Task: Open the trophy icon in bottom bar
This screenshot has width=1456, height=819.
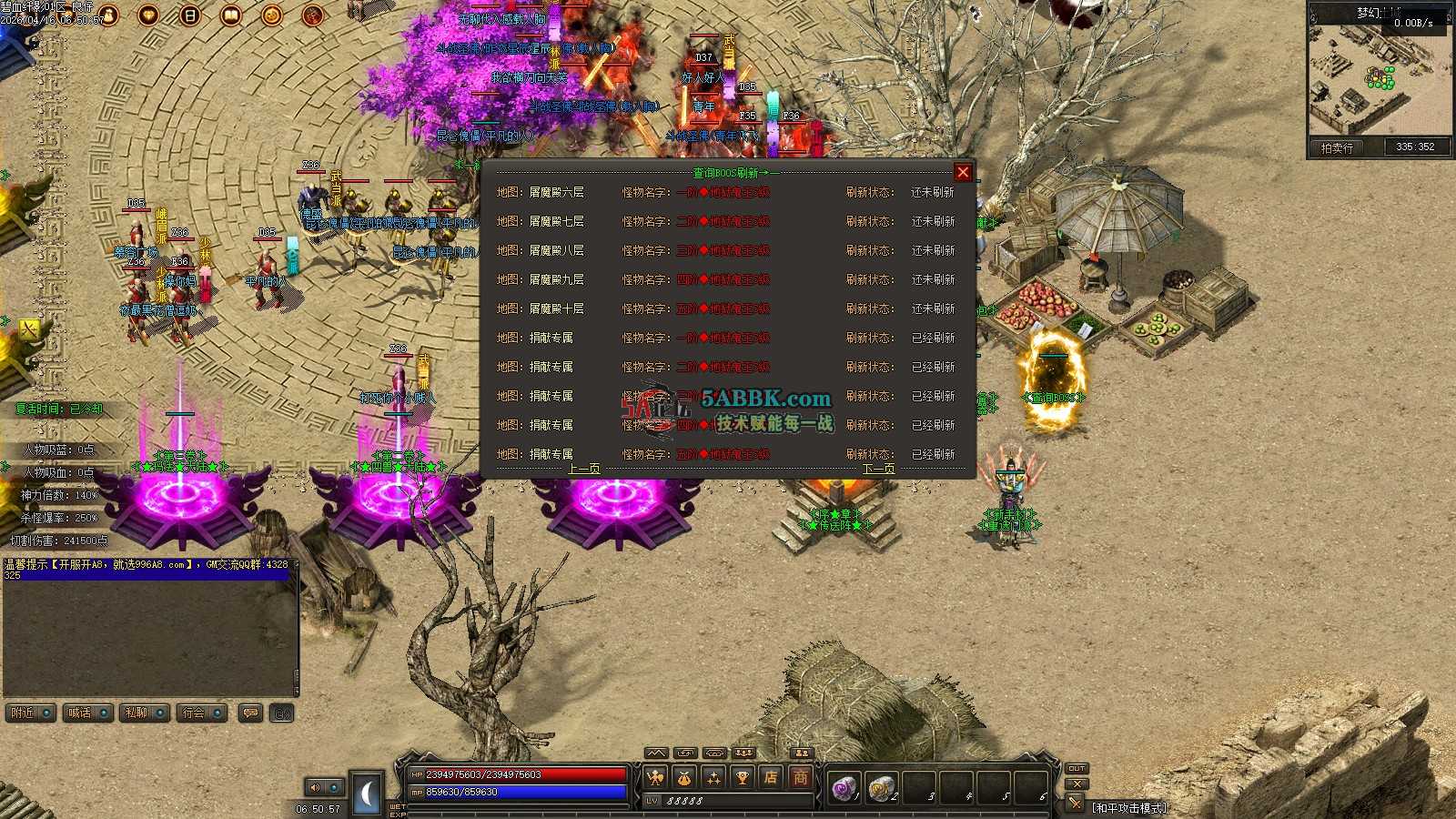Action: 742,777
